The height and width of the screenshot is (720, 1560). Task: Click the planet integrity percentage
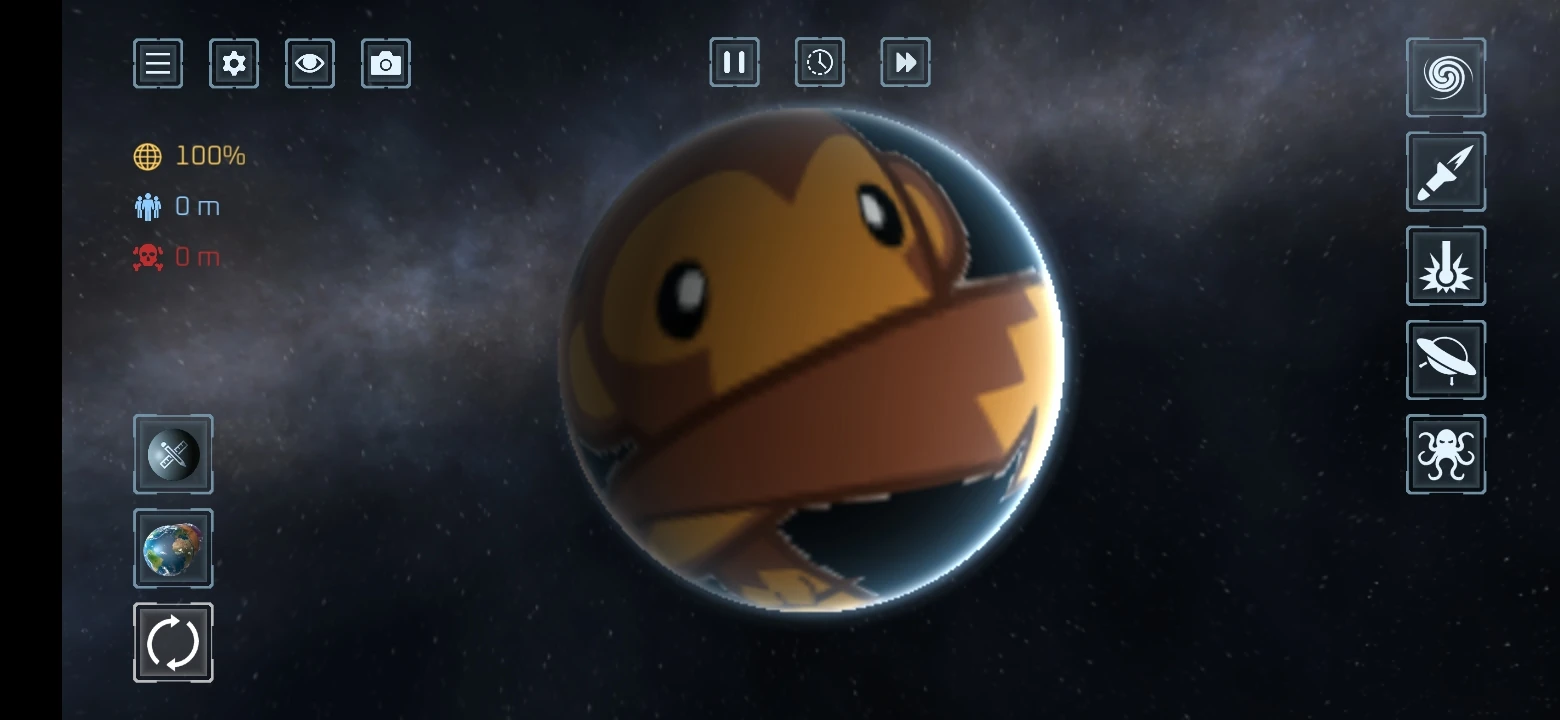pos(207,156)
